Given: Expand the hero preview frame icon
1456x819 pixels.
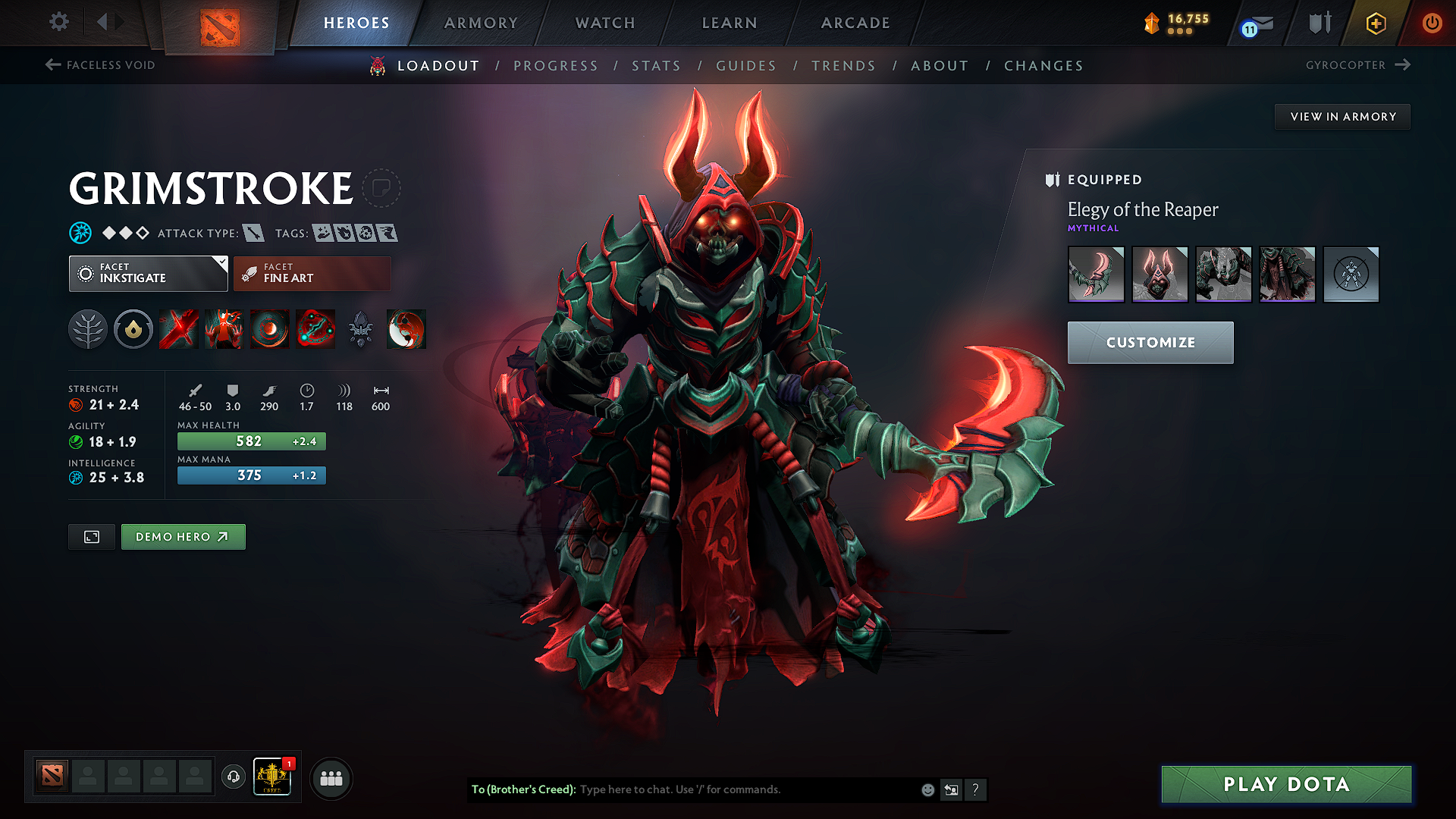Looking at the screenshot, I should [x=91, y=536].
